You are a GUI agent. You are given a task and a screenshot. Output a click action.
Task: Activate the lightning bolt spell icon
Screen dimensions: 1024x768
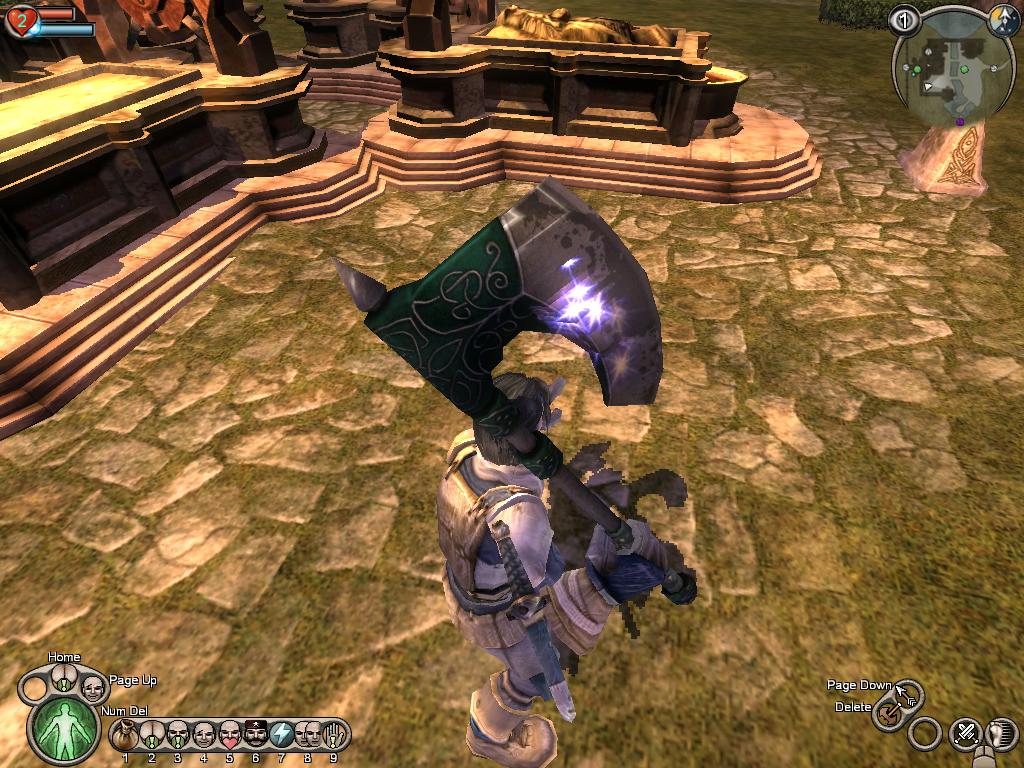pos(282,735)
